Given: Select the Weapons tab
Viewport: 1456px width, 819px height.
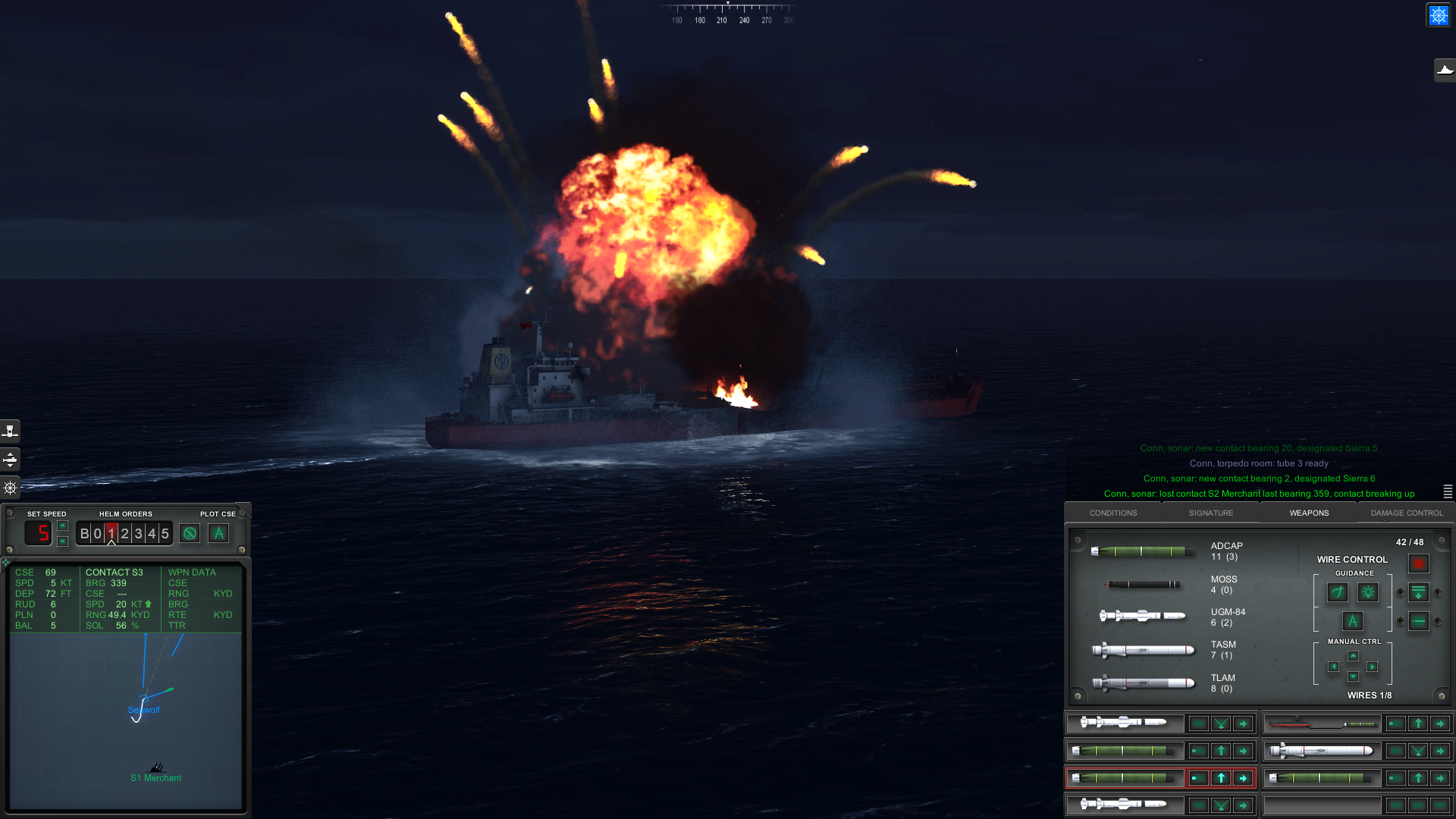Looking at the screenshot, I should click(x=1309, y=513).
